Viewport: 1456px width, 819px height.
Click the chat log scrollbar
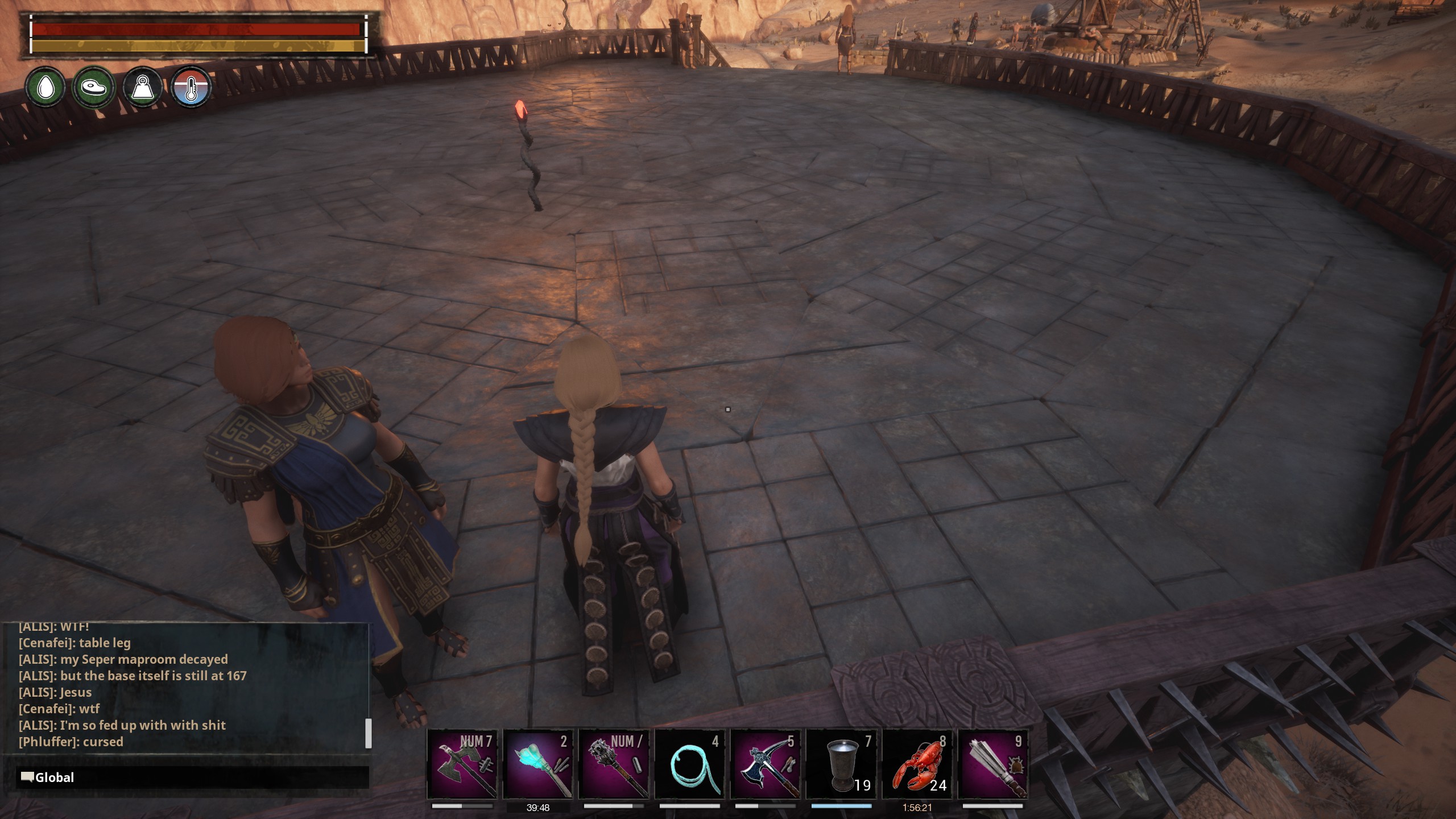coord(368,733)
